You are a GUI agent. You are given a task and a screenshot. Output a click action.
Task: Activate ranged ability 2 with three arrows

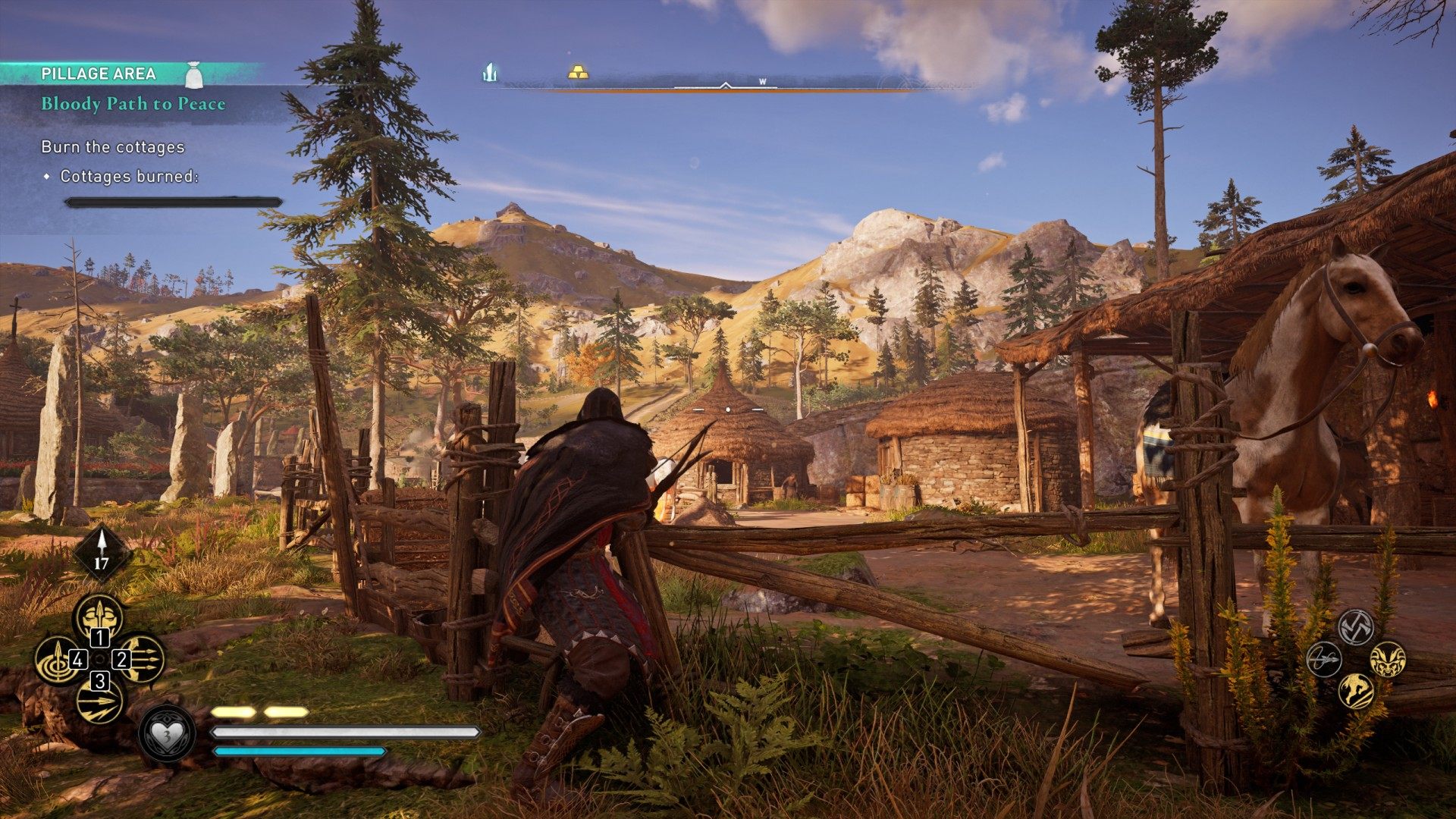pyautogui.click(x=141, y=660)
